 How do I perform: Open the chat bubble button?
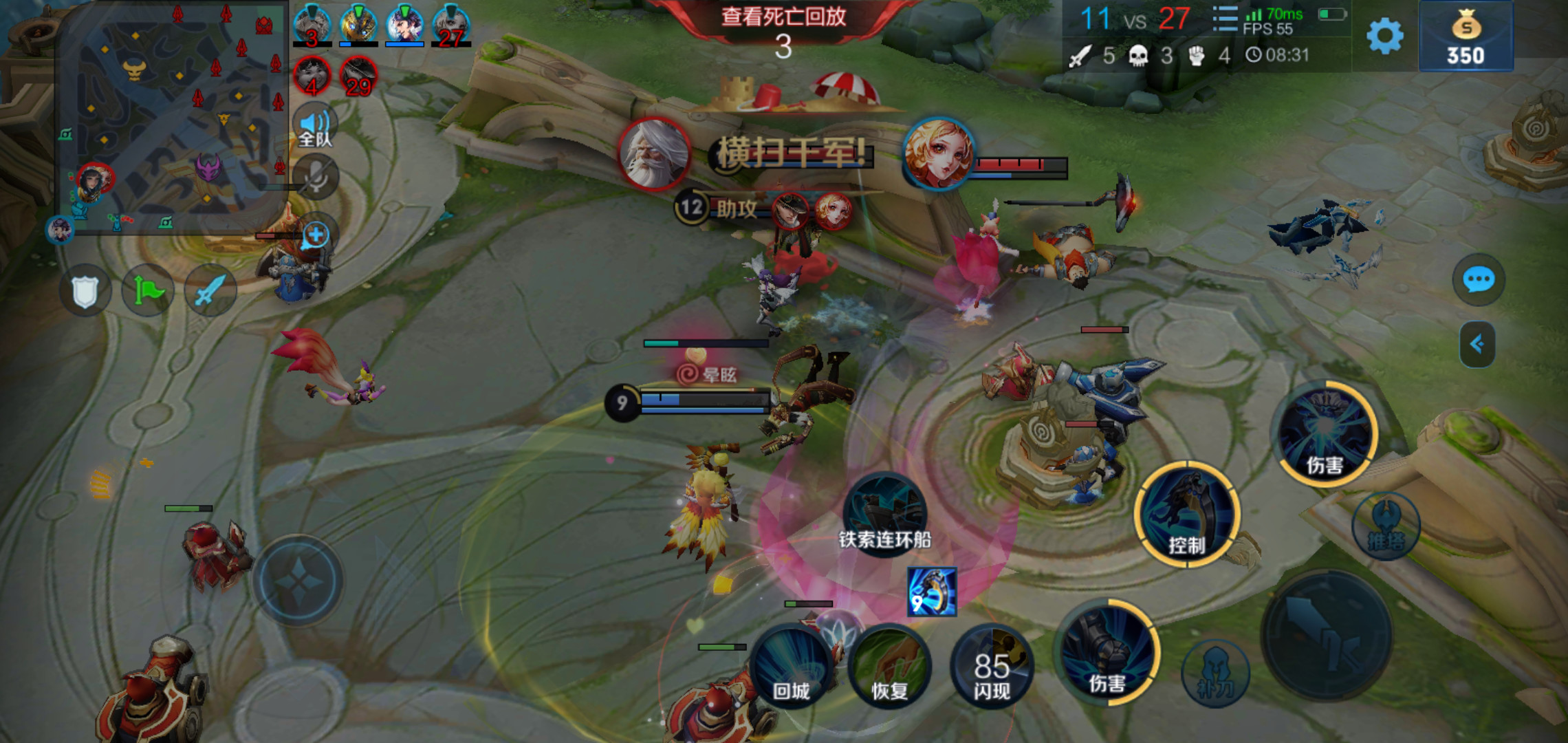1478,280
